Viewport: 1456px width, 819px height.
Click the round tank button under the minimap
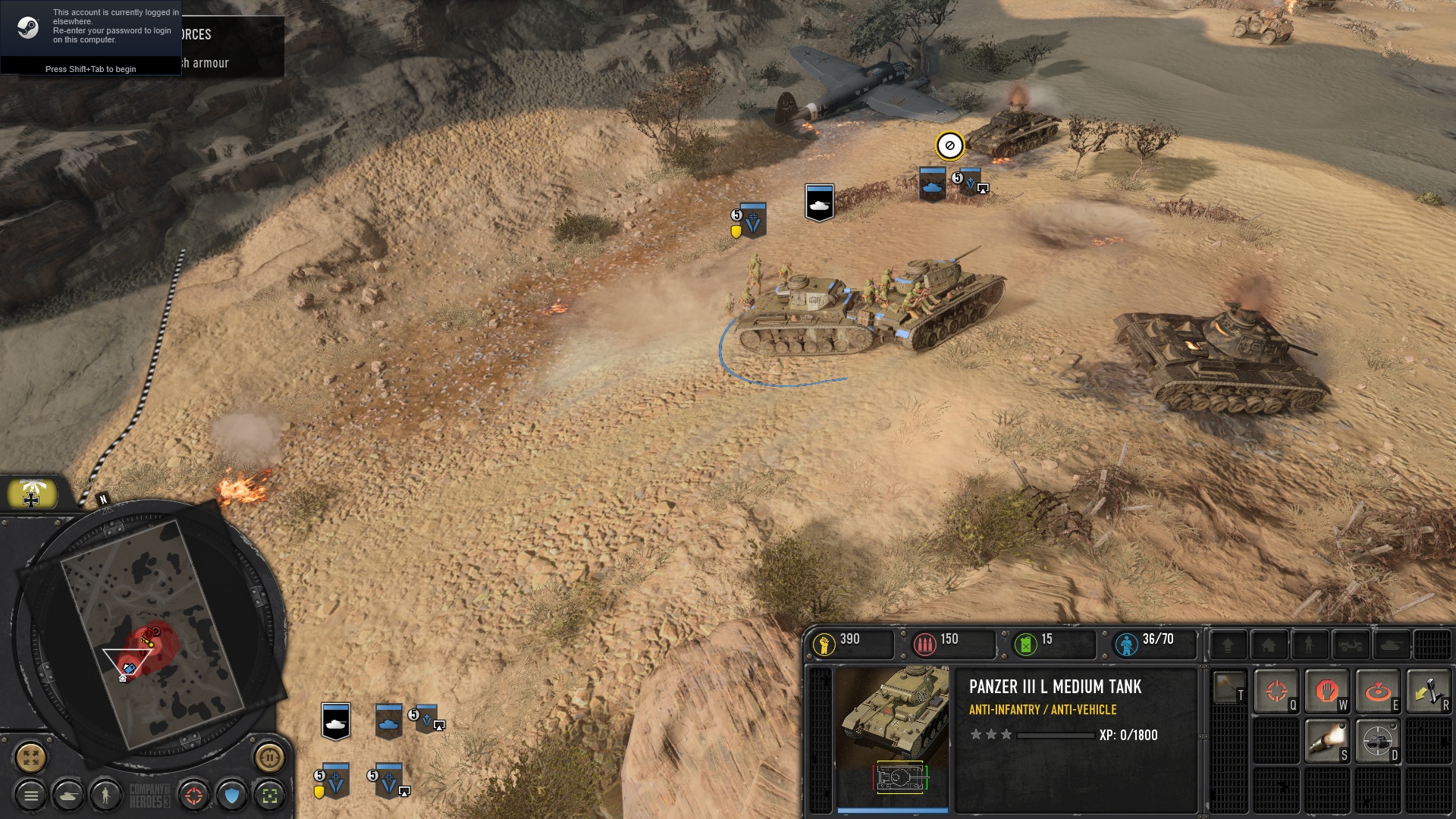tap(69, 795)
